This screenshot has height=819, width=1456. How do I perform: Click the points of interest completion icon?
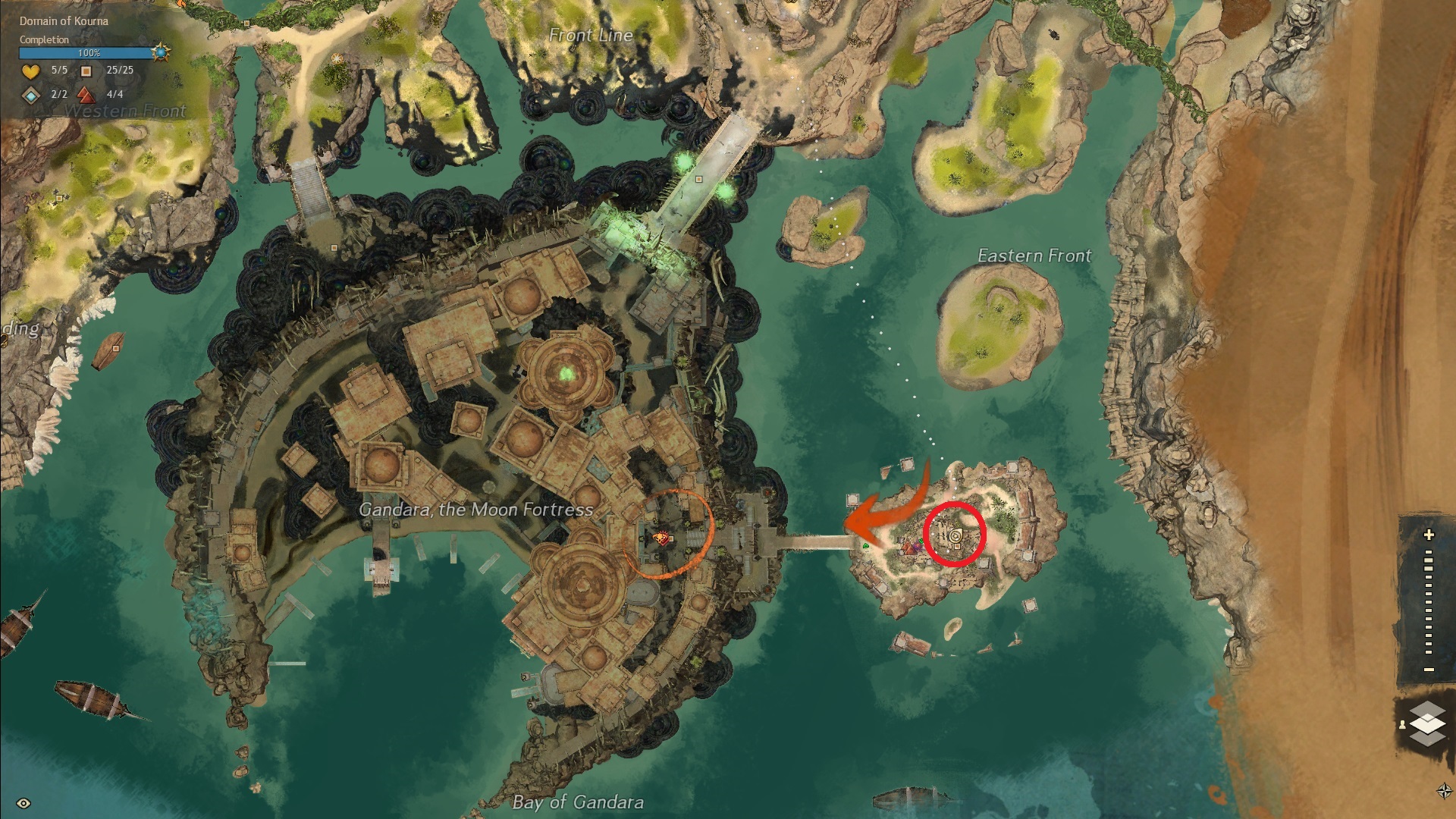(86, 71)
